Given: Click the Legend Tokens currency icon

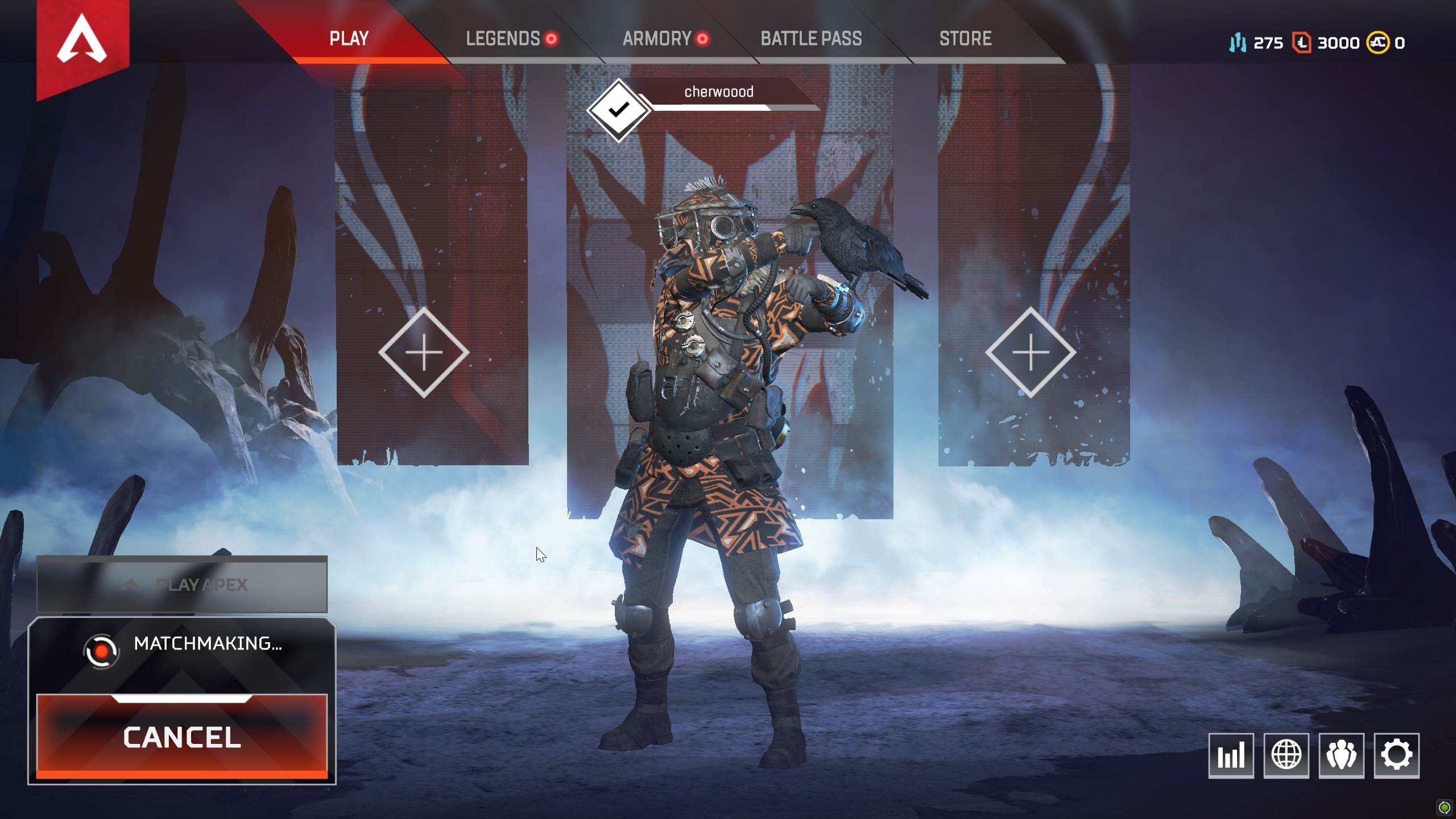Looking at the screenshot, I should point(1303,42).
